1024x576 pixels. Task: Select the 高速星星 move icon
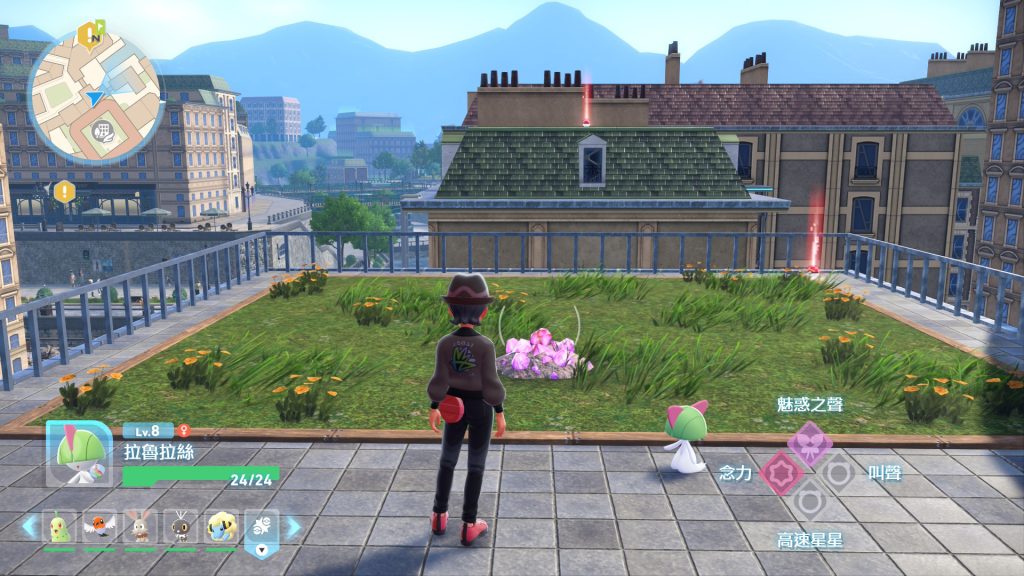809,500
